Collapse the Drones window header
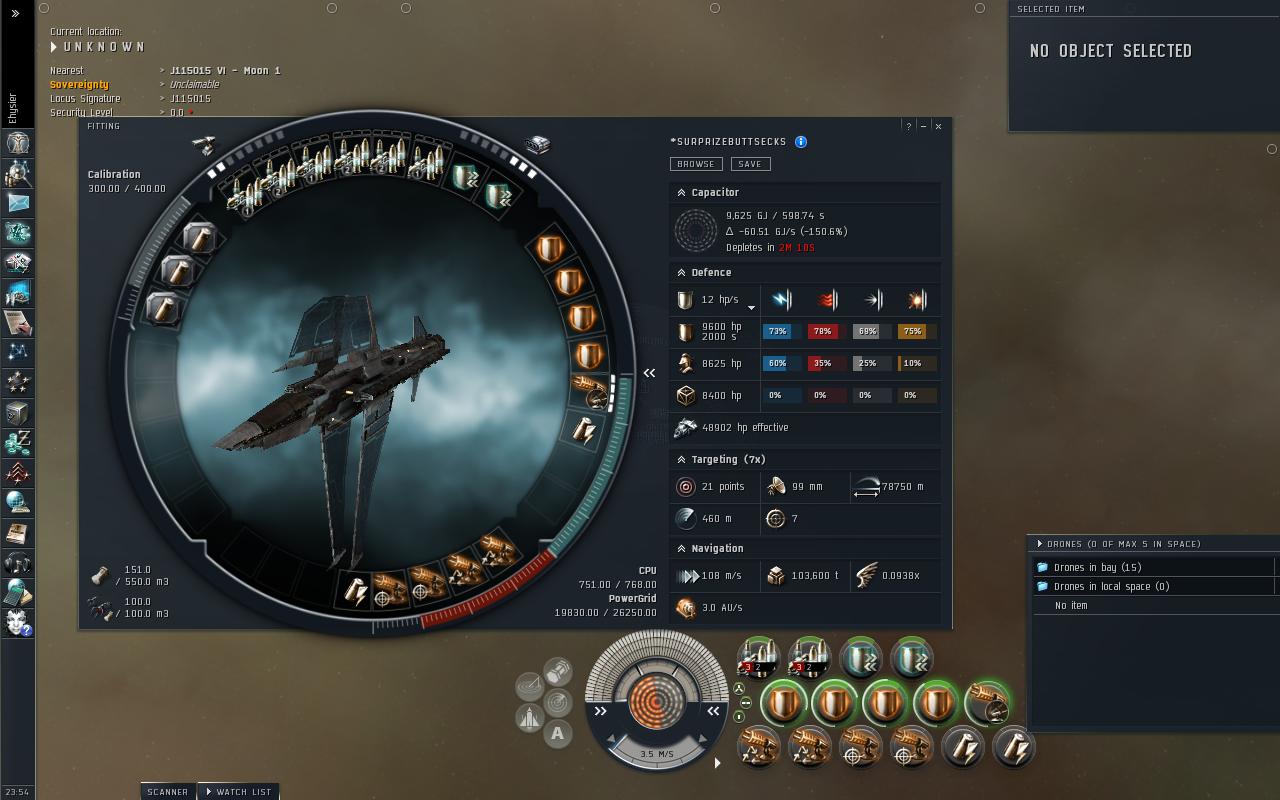1280x800 pixels. click(1040, 544)
